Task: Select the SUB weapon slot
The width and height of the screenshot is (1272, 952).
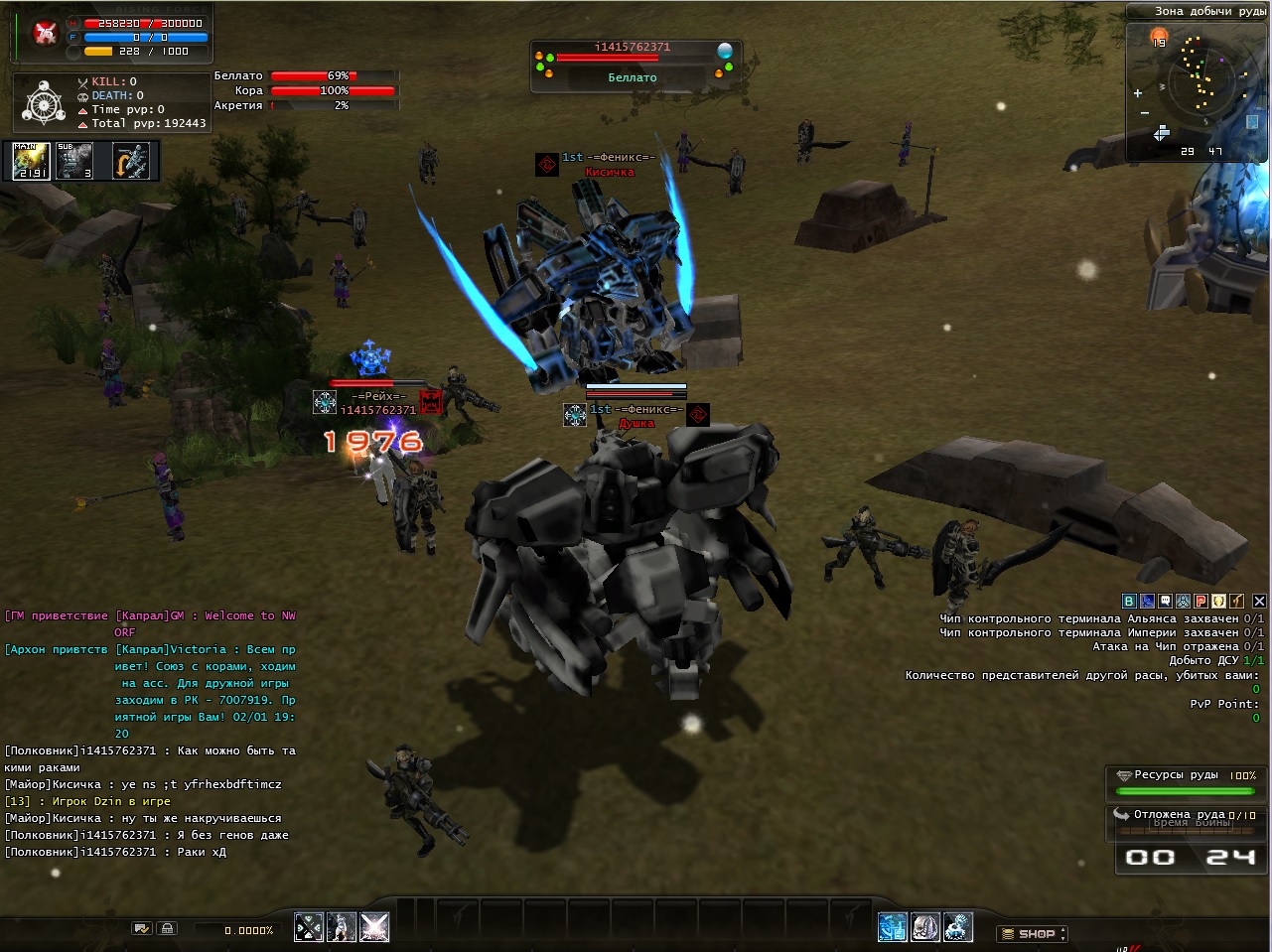Action: [75, 161]
